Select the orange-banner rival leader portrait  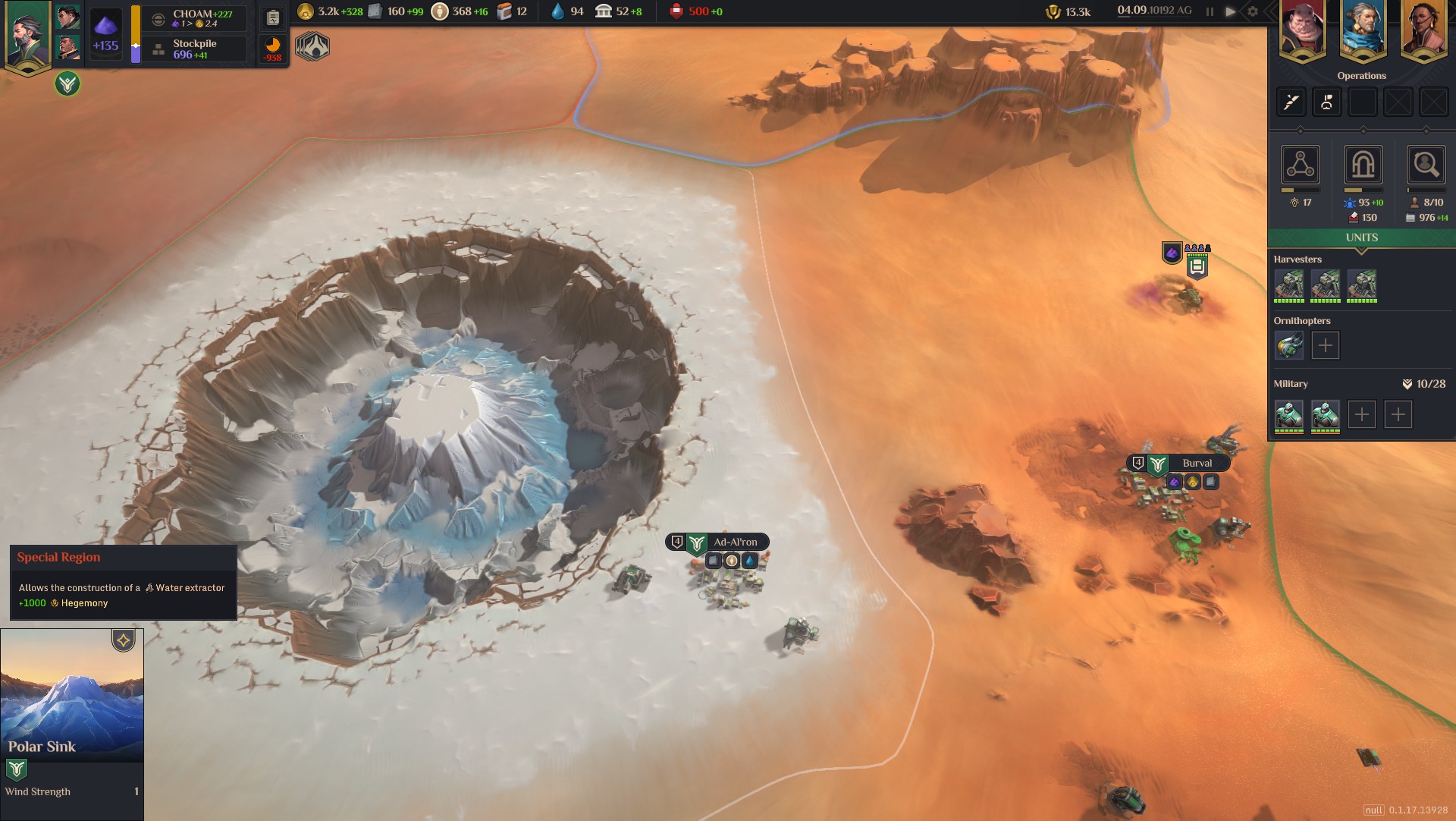(x=1423, y=30)
